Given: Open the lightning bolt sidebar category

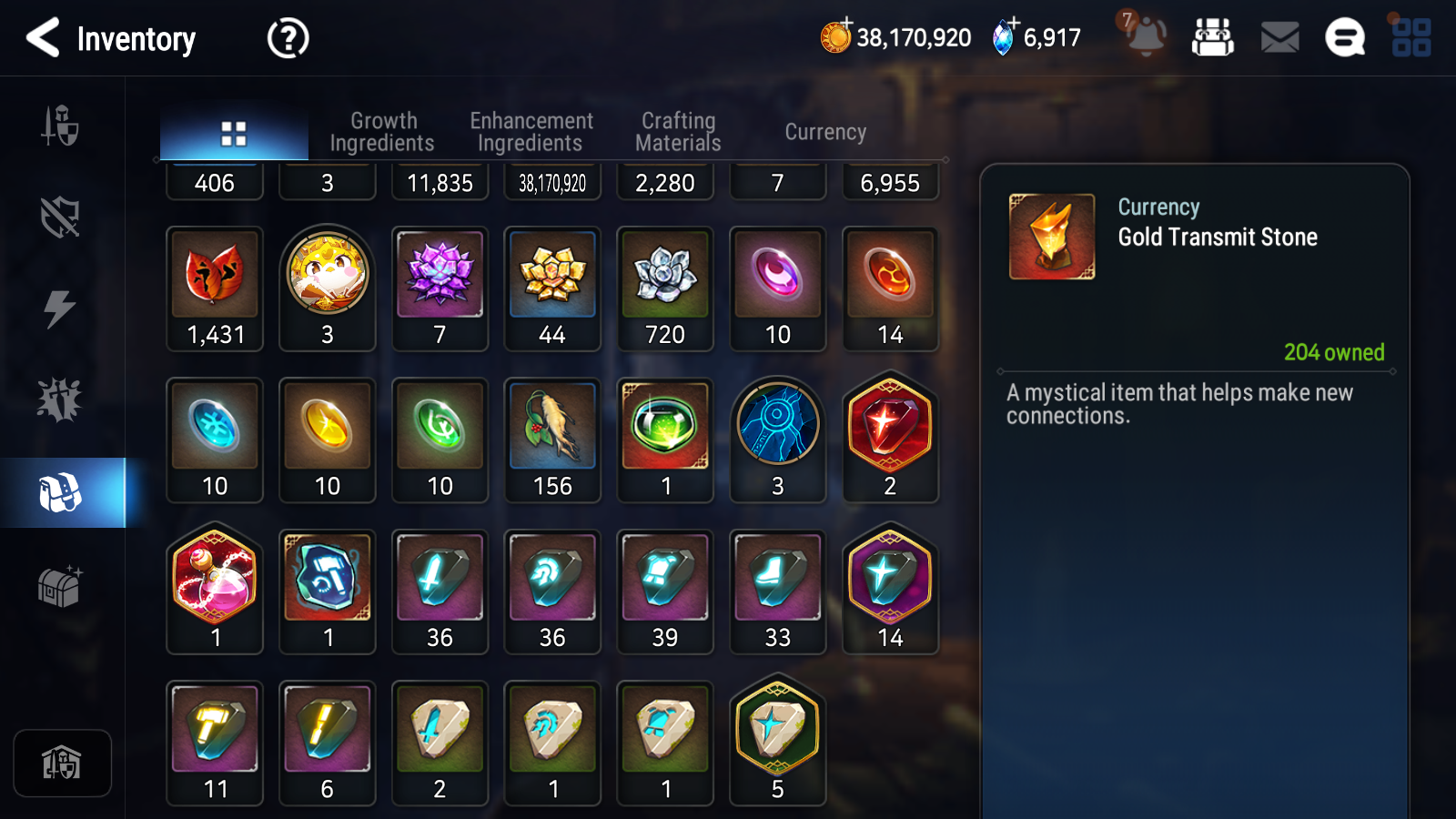Looking at the screenshot, I should (60, 308).
